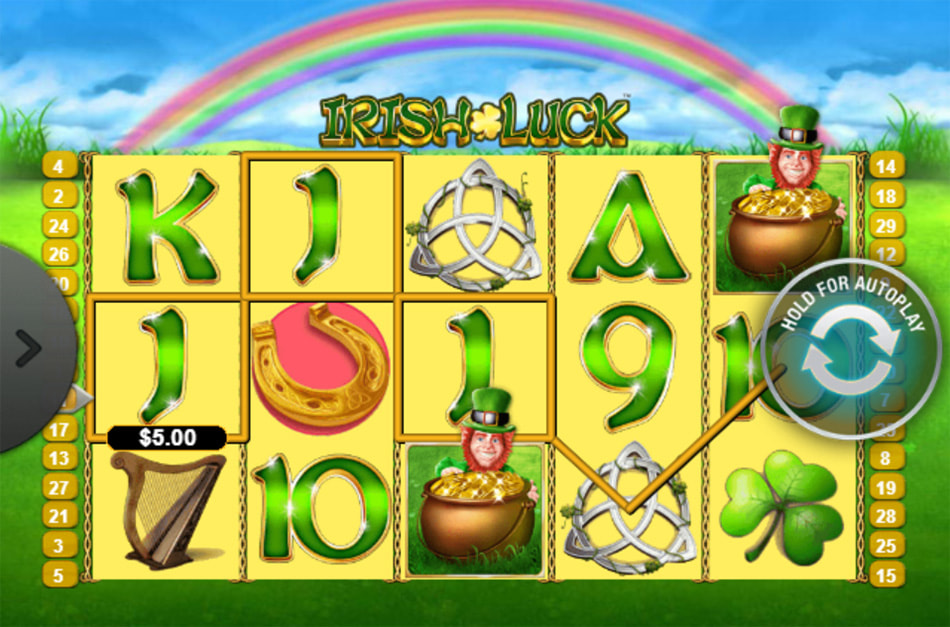Highlight payline number 8
The width and height of the screenshot is (950, 627).
[887, 458]
